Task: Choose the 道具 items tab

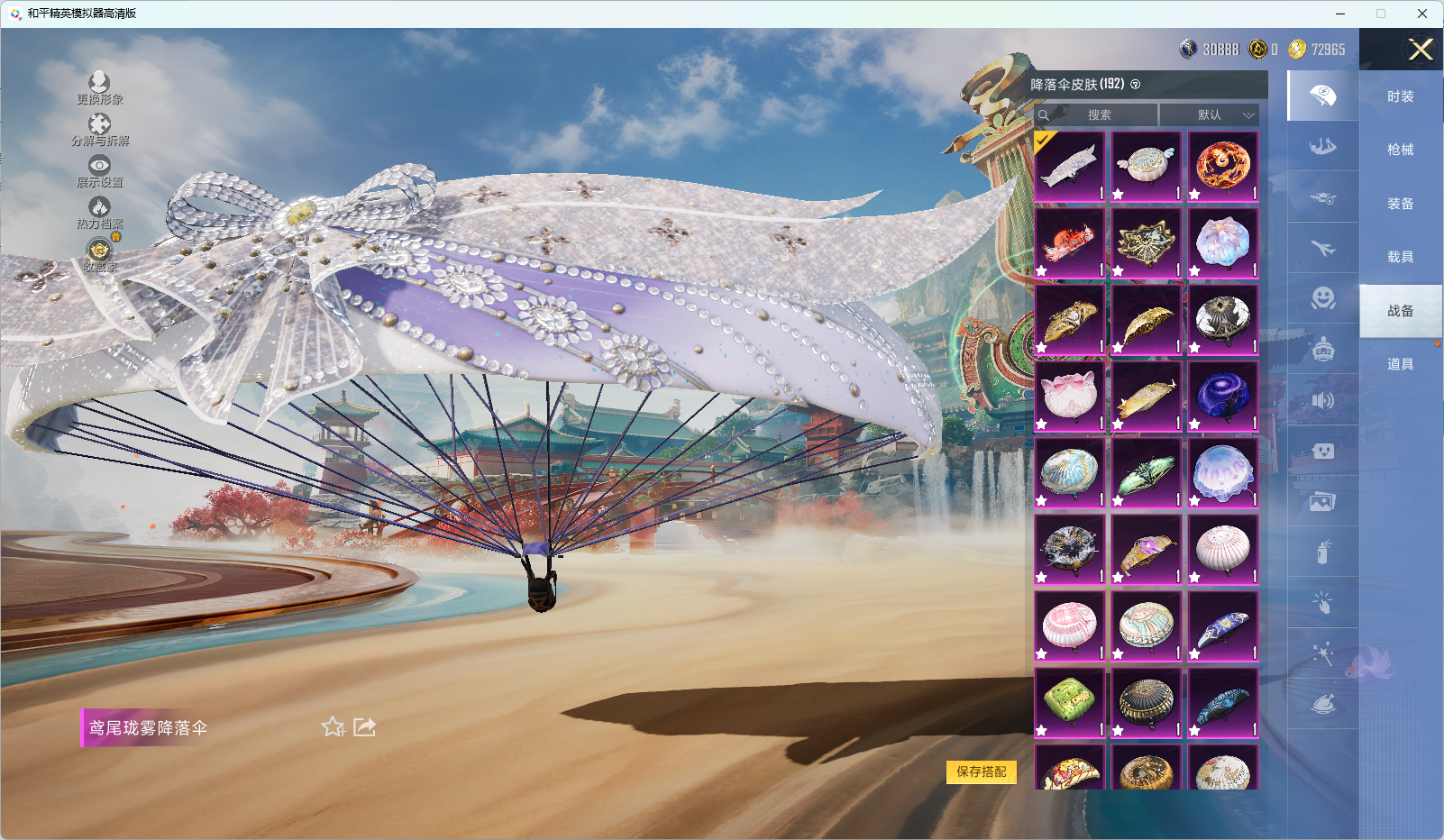Action: tap(1400, 364)
